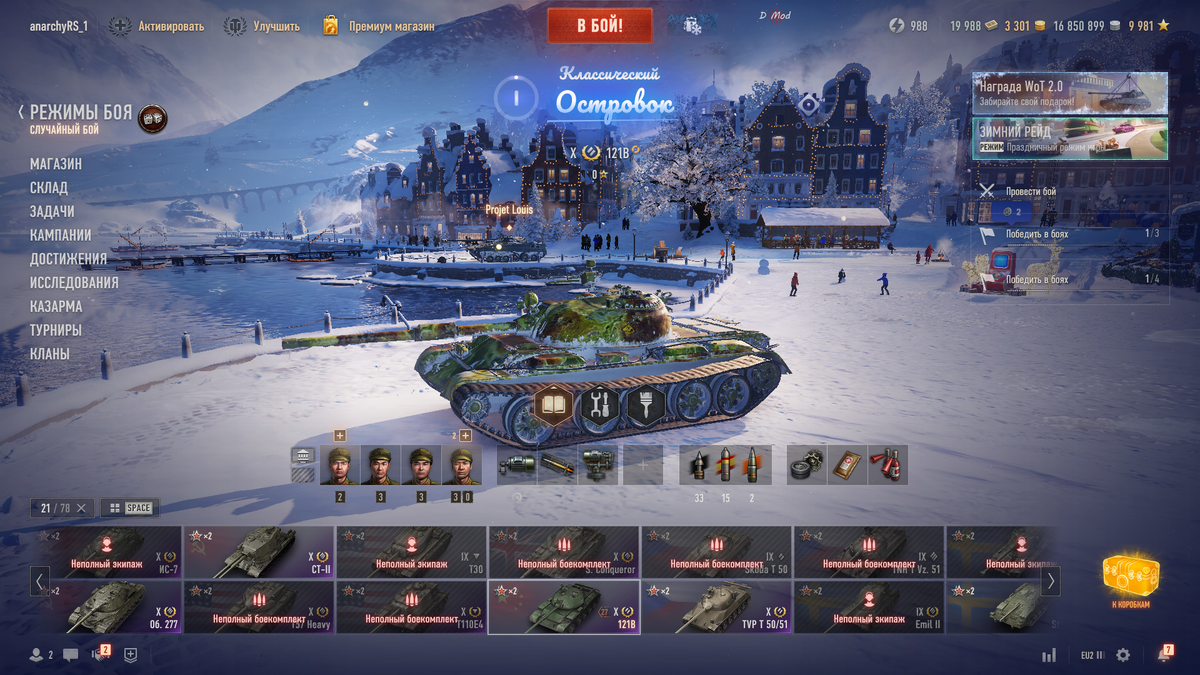Open the paintbrush exterior customization icon

pyautogui.click(x=646, y=406)
